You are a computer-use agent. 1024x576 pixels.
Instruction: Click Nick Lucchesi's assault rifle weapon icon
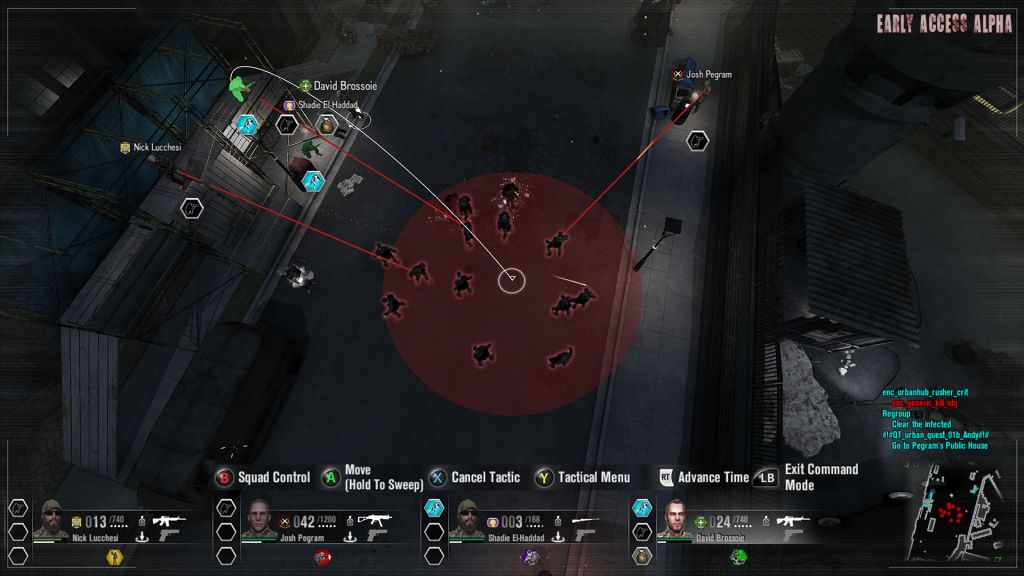point(169,519)
